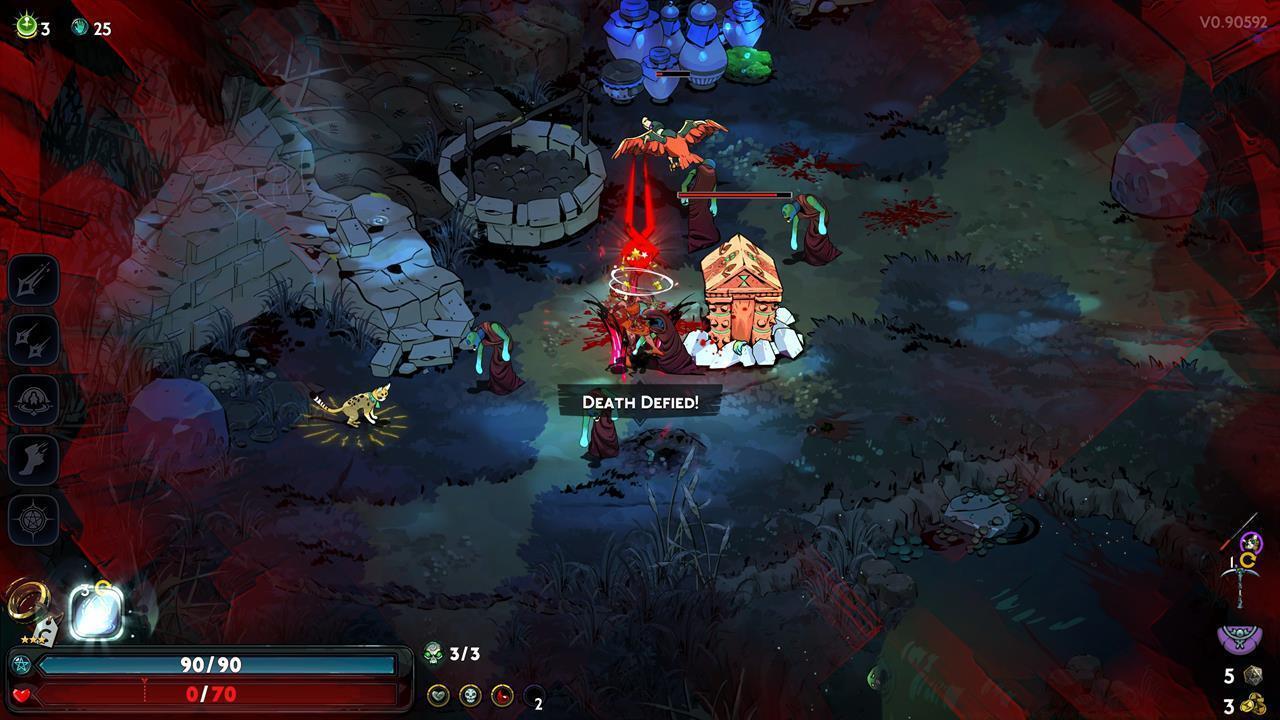
Task: Open the purple cauldron-shaped icon
Action: tap(1238, 636)
